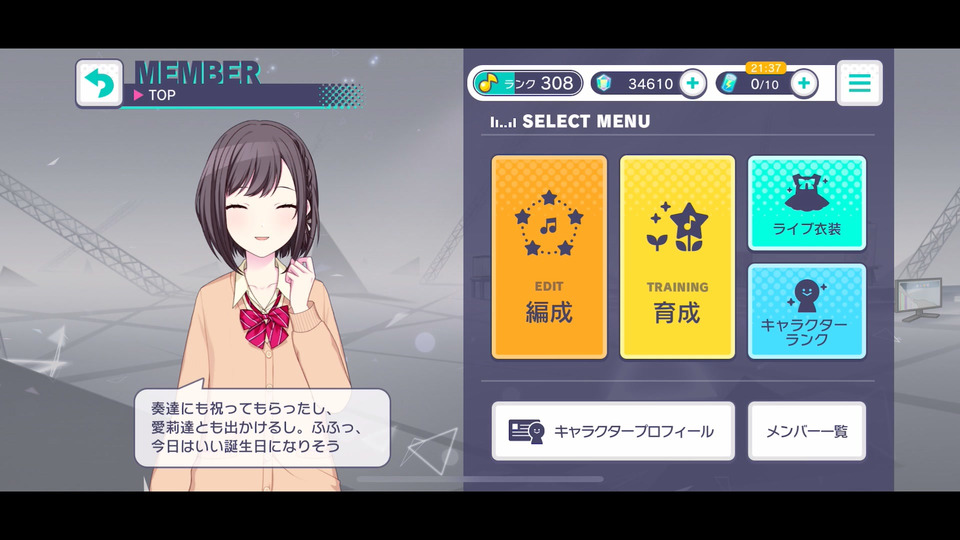
Task: Show the メンバー一覧 member list
Action: pyautogui.click(x=806, y=431)
